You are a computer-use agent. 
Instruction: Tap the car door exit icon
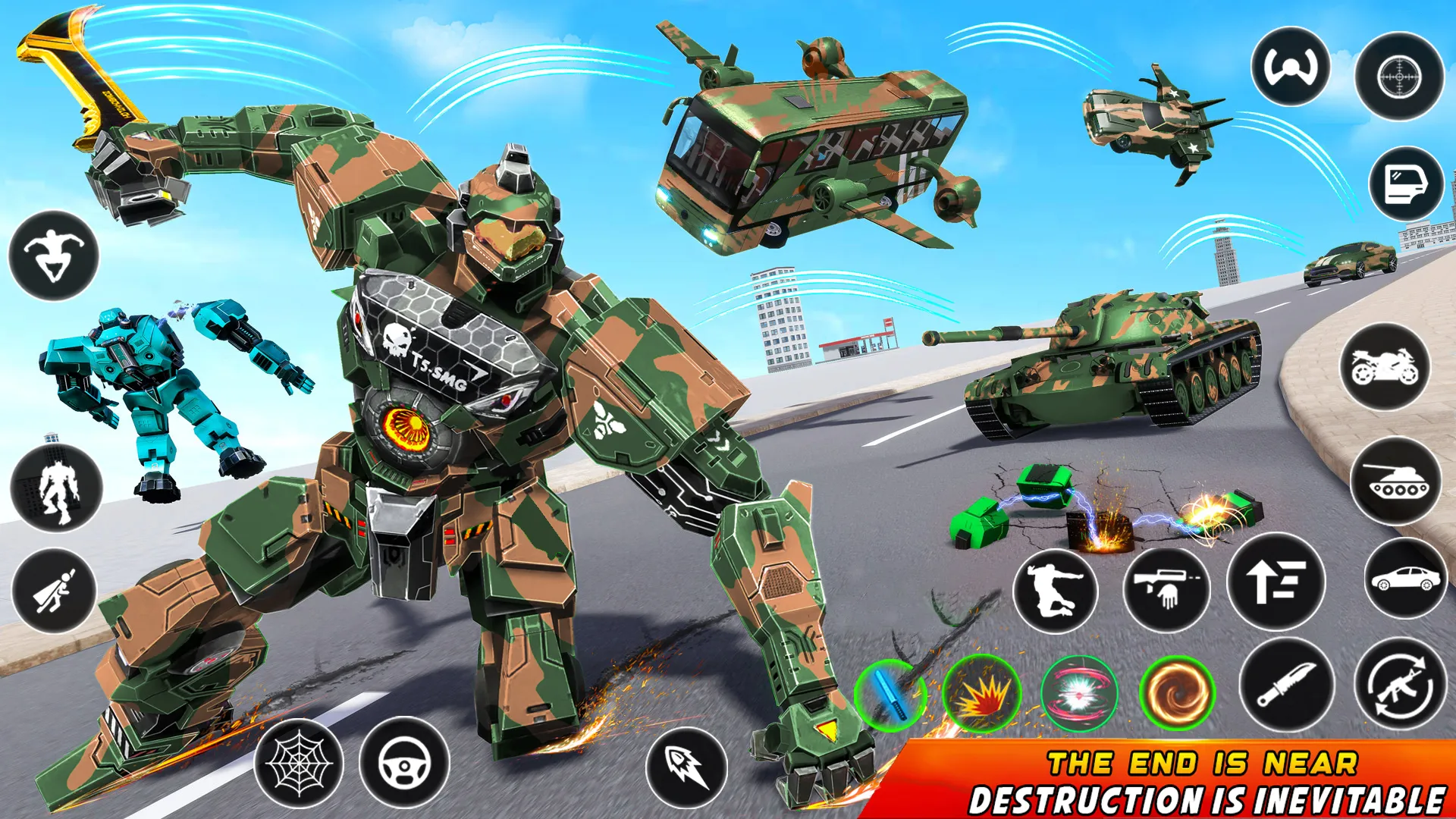coord(1404,182)
